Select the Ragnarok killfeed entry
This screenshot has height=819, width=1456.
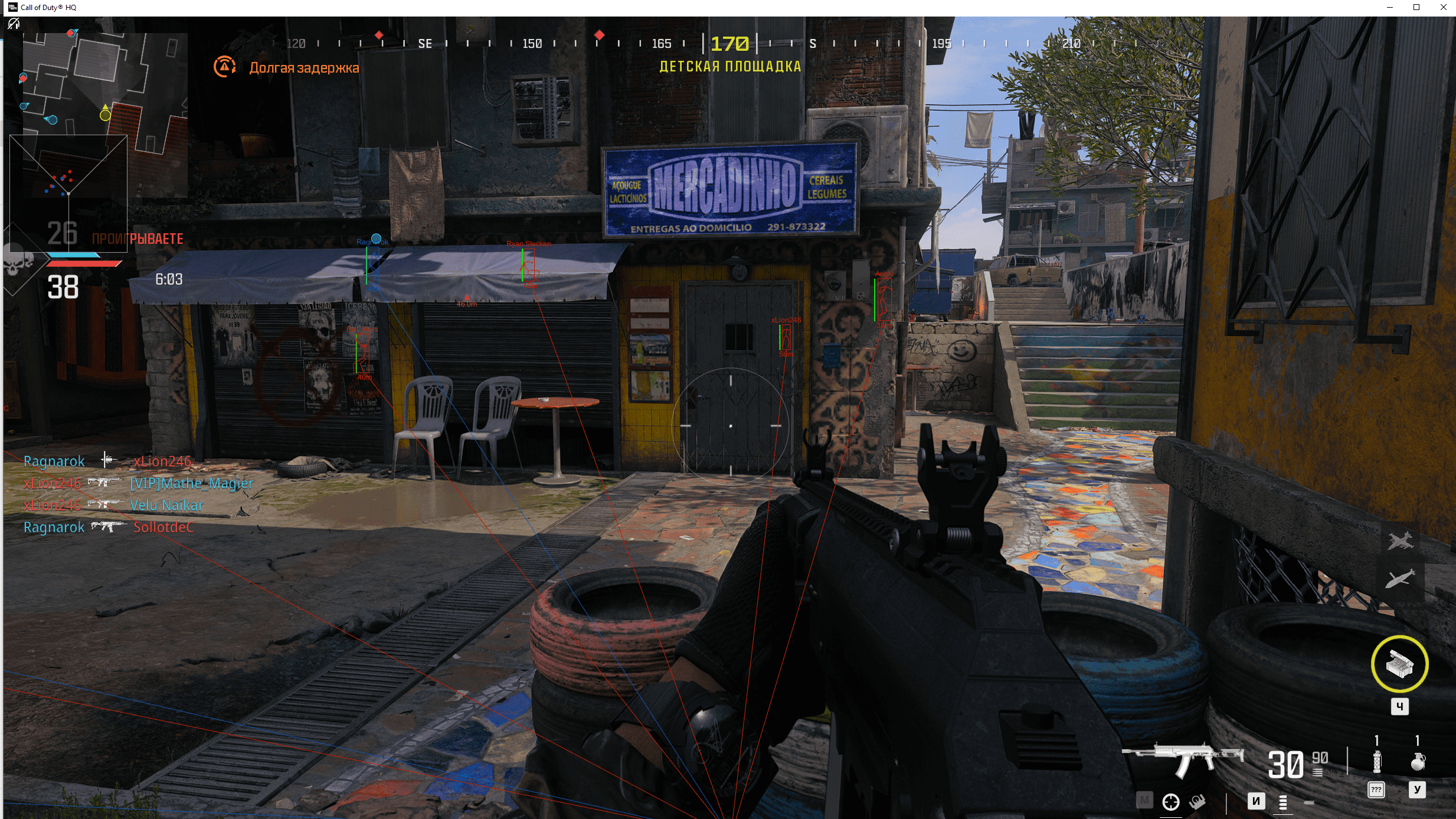pyautogui.click(x=54, y=461)
